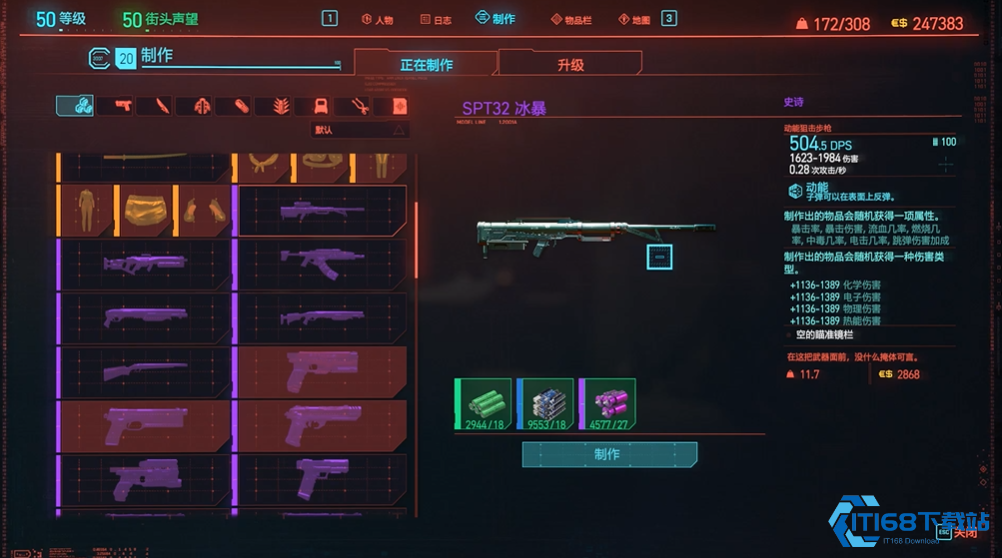Open the 默认 sort dropdown
This screenshot has height=558, width=1002.
point(360,130)
